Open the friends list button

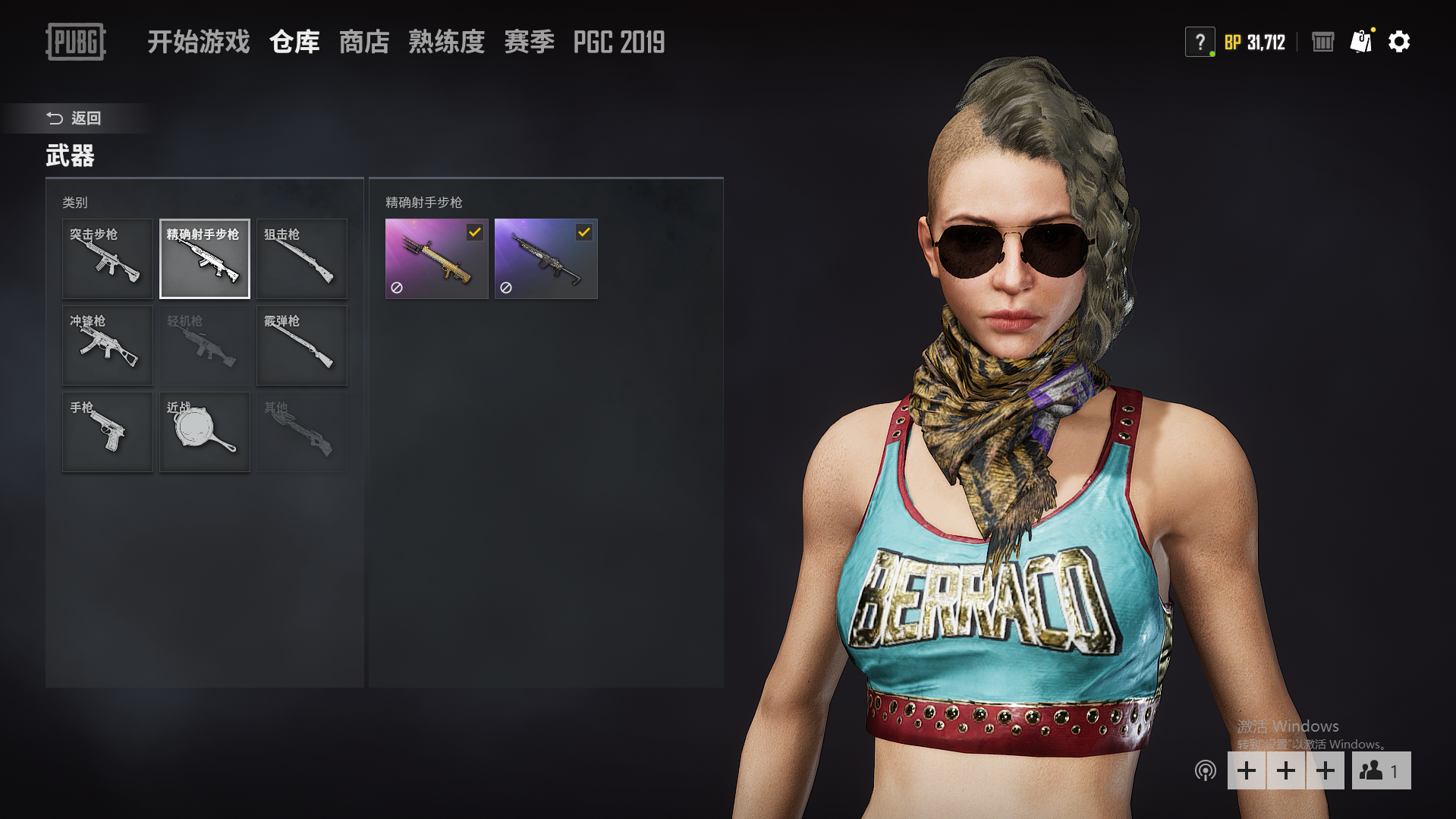tap(1380, 770)
